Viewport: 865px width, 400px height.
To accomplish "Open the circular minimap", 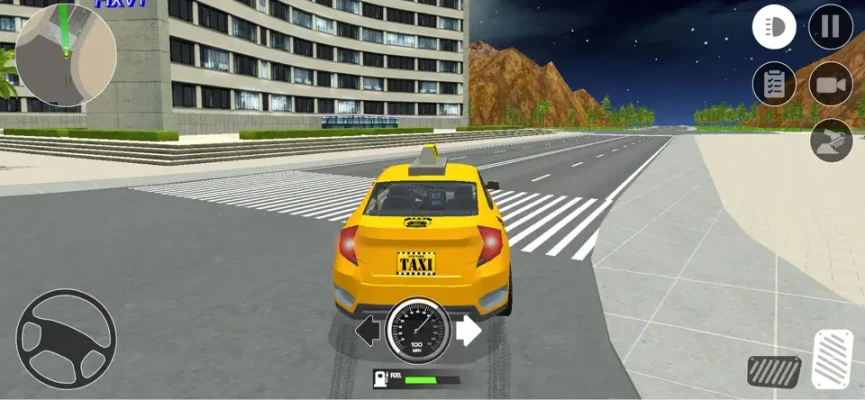I will [x=66, y=55].
